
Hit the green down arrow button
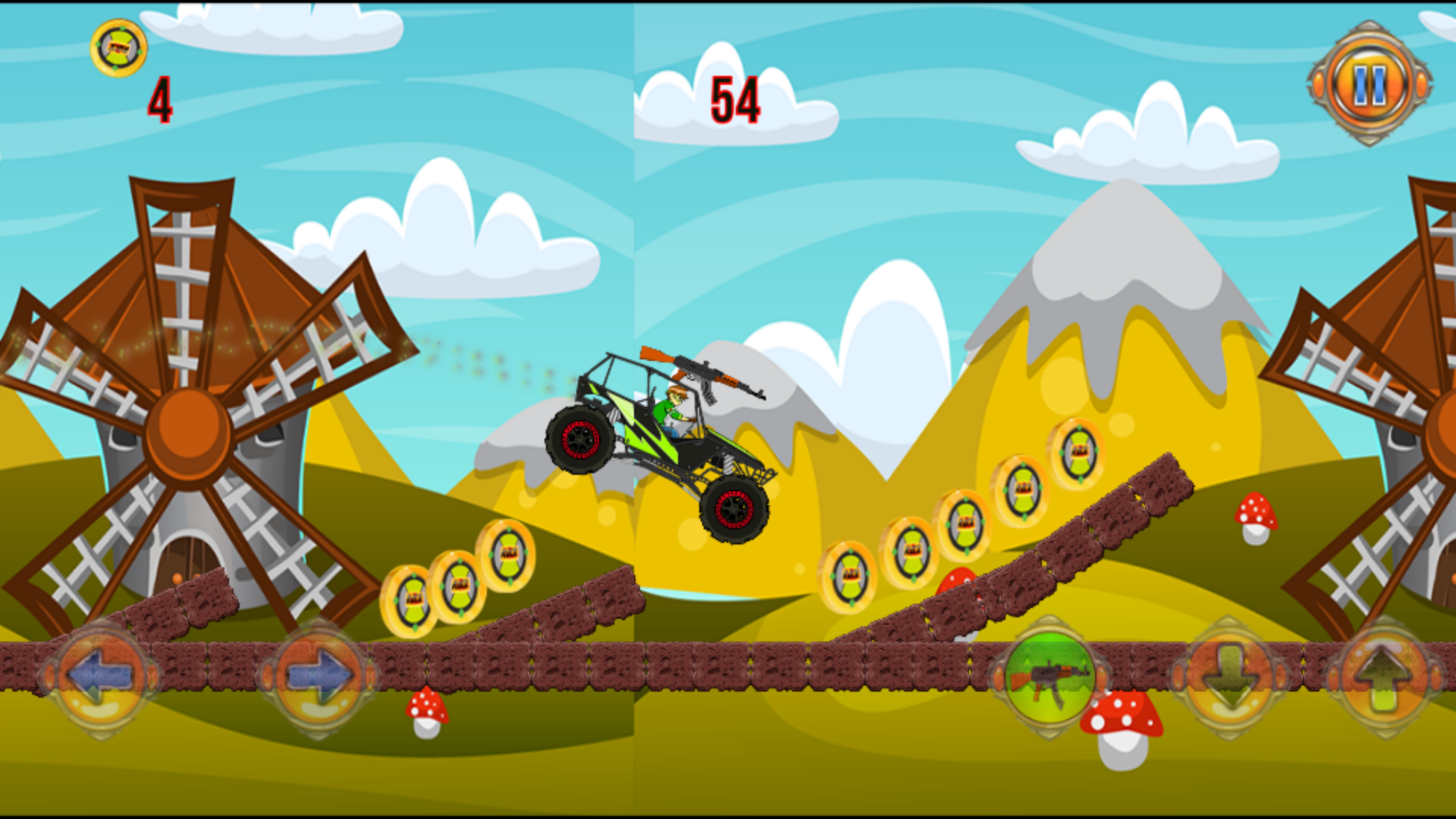click(1230, 676)
